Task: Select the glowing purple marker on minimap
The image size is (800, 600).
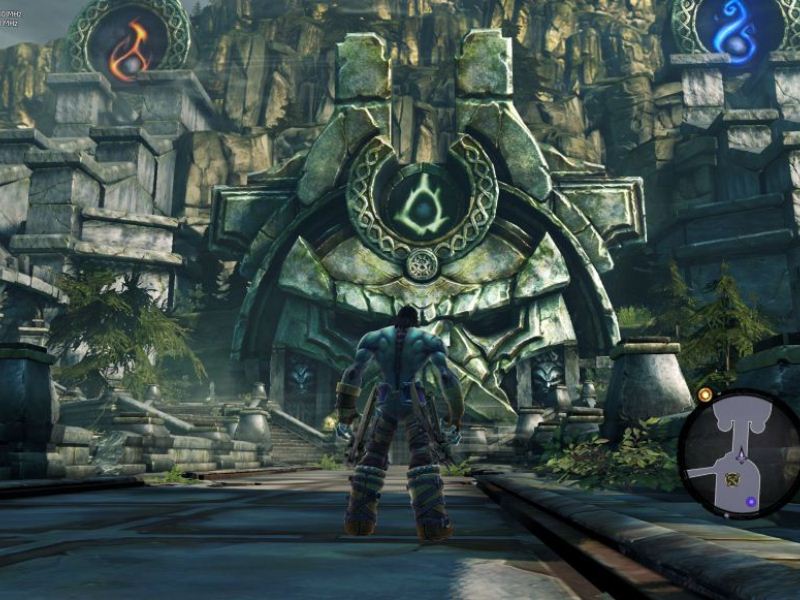Action: 750,501
